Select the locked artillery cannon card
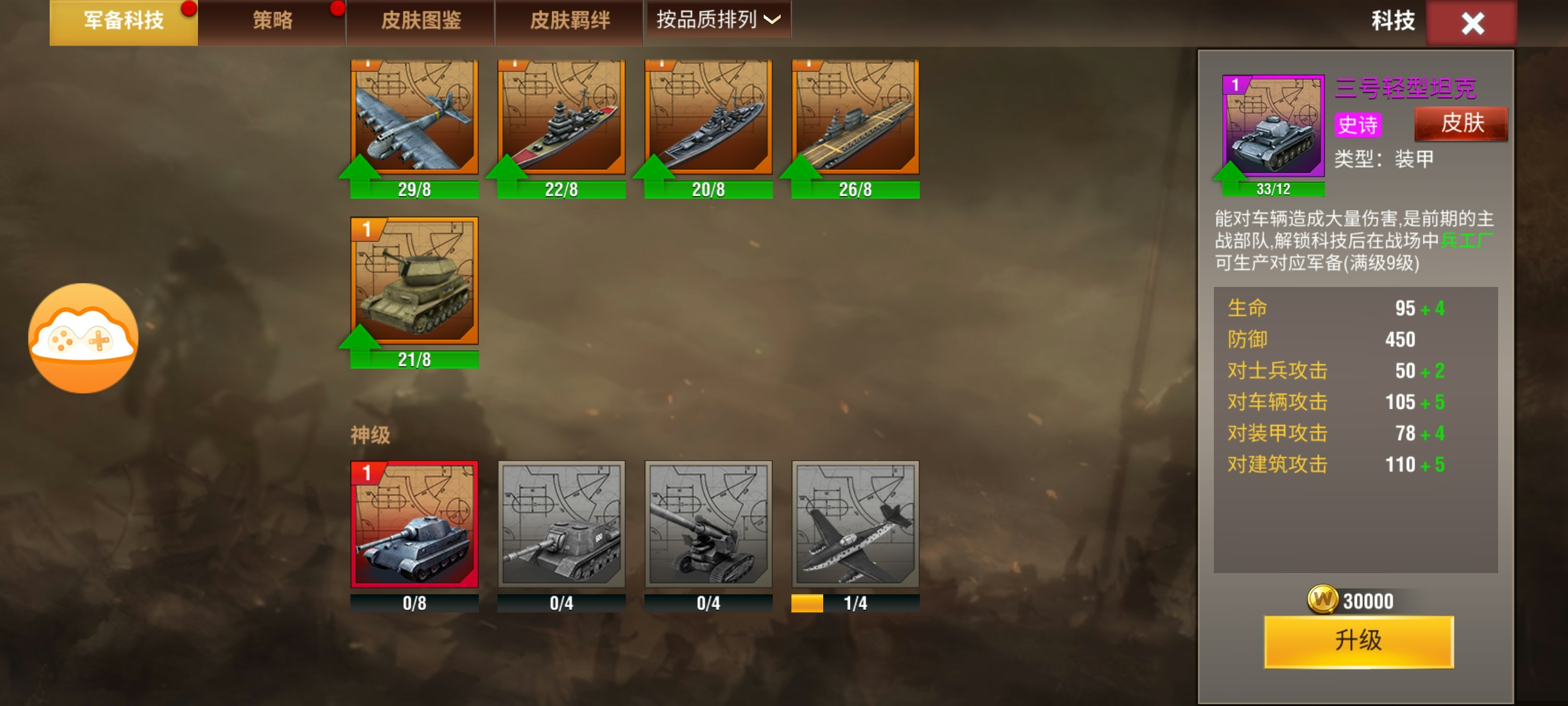The image size is (1568, 706). pyautogui.click(x=708, y=524)
